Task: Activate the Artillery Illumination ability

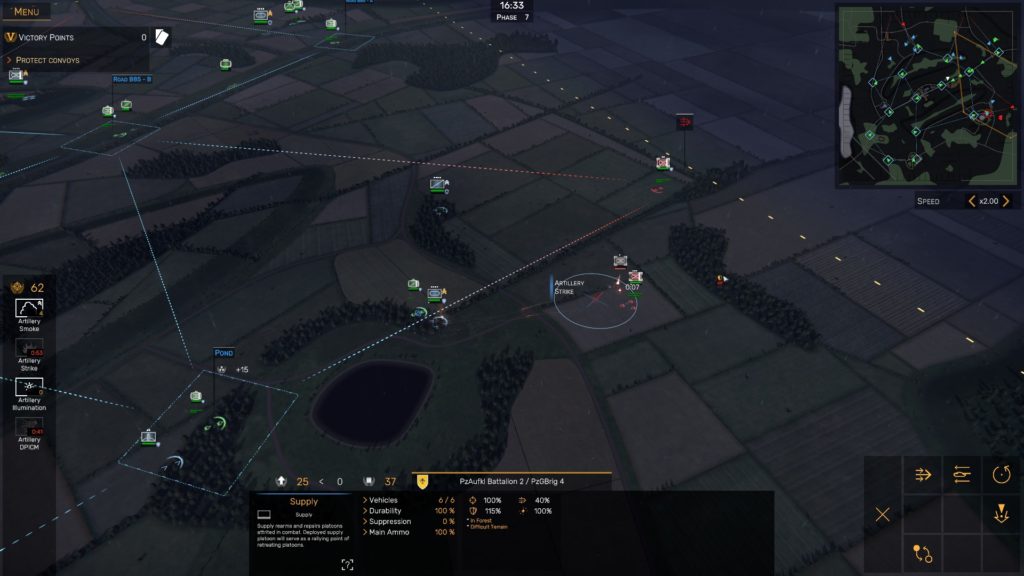Action: click(29, 389)
